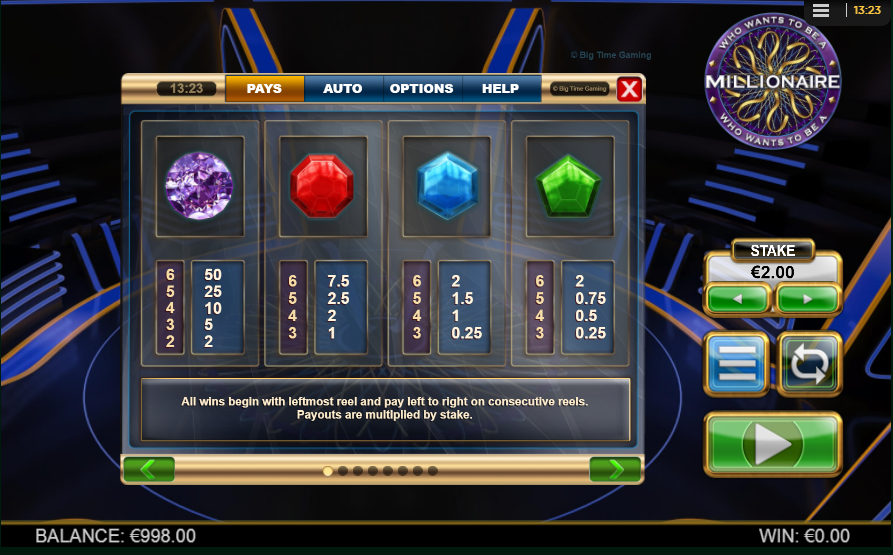The height and width of the screenshot is (555, 893).
Task: Spin the reels with the green play button
Action: (x=773, y=443)
